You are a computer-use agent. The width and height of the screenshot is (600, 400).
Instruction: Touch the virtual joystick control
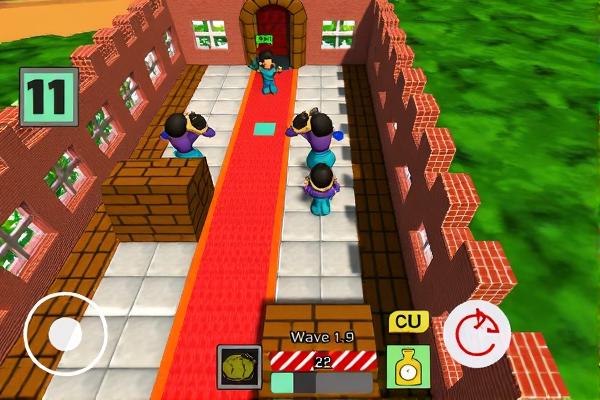click(x=65, y=332)
